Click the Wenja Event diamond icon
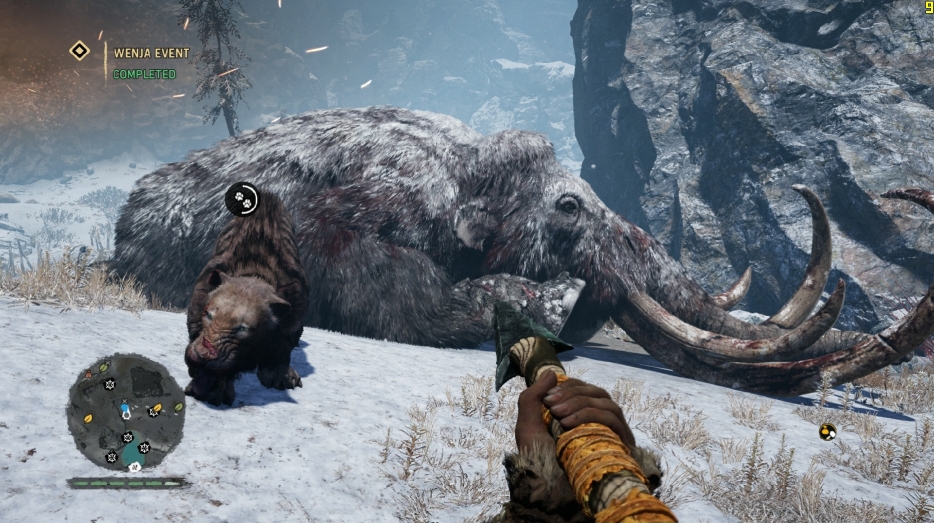Screen dimensions: 934x523 click(79, 50)
